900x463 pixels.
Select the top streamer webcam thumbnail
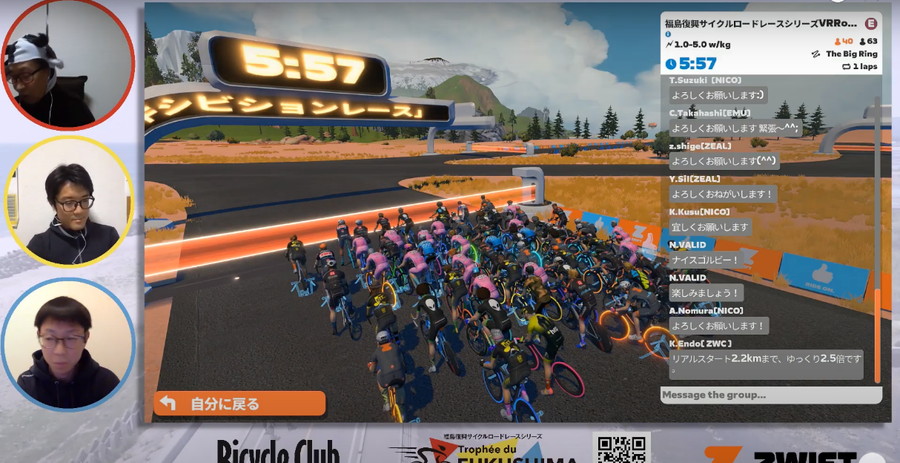(x=68, y=65)
